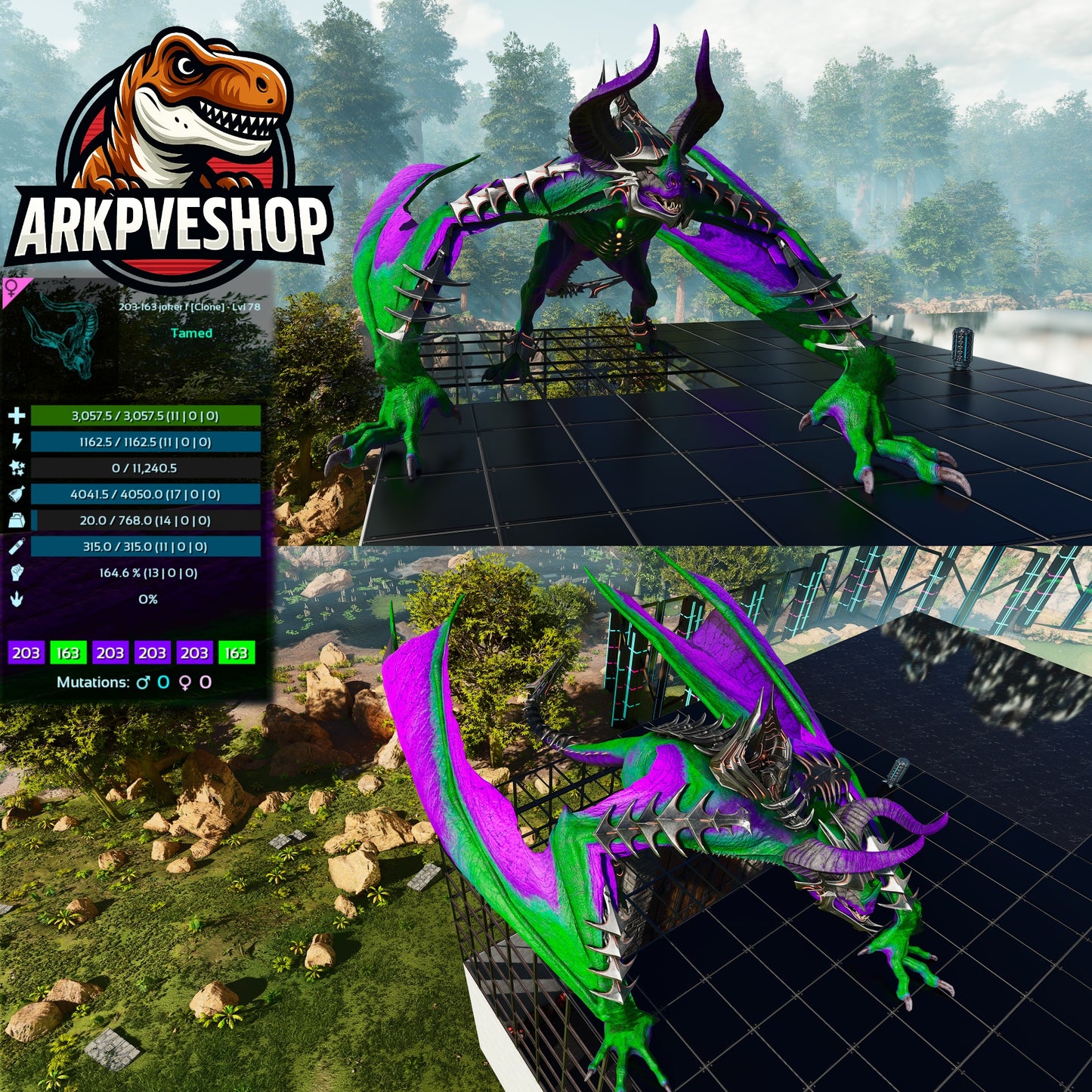The image size is (1092, 1092).
Task: Toggle the female gender badge on the panel
Action: 12,289
